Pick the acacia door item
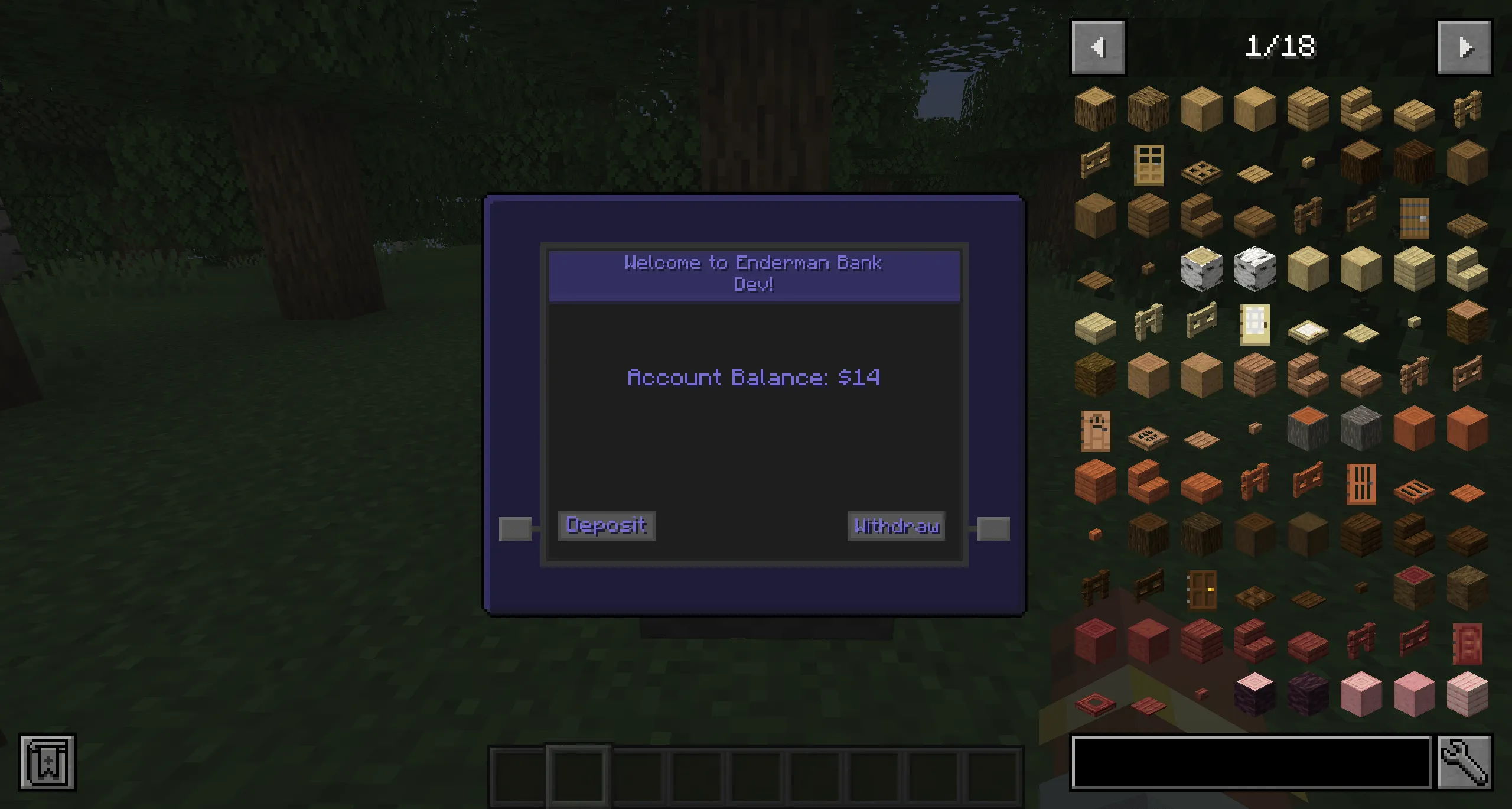Screen dimensions: 1512x809 1361,485
